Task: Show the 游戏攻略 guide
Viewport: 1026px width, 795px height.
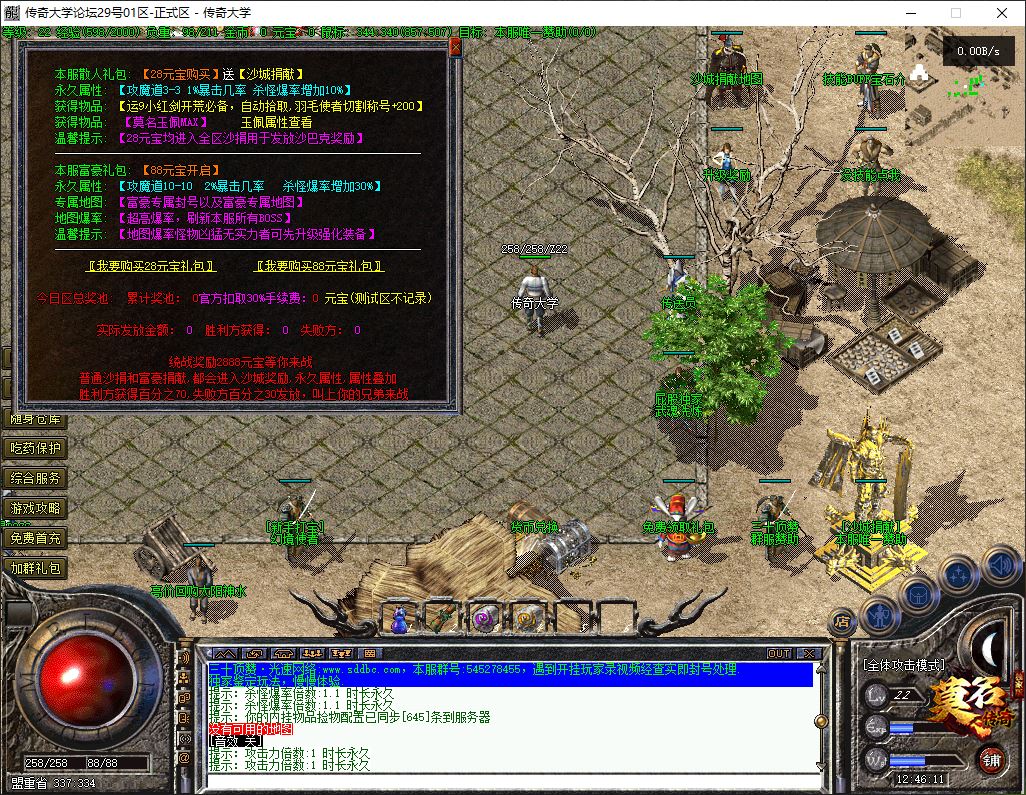Action: coord(36,509)
